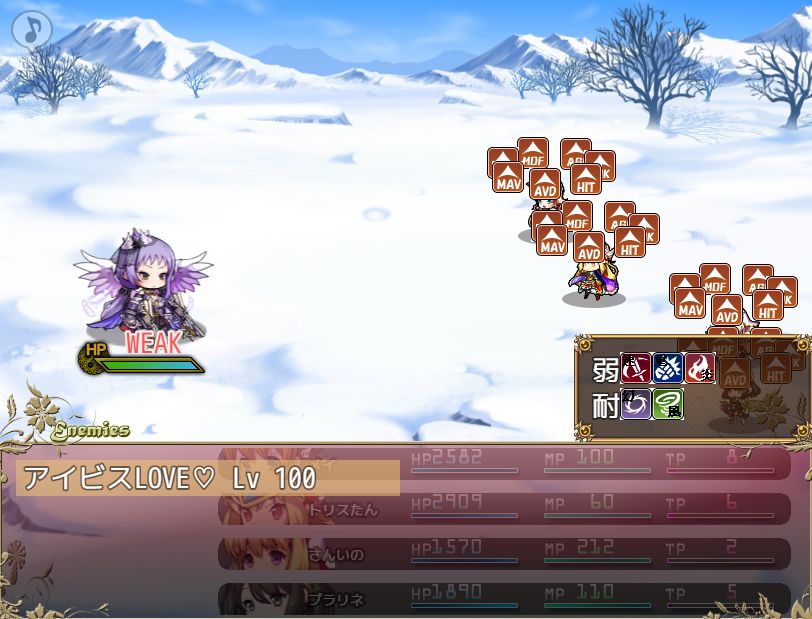812x619 pixels.
Task: Select enemy アイビスLOVE♡ Lv 100 as target
Action: click(208, 478)
